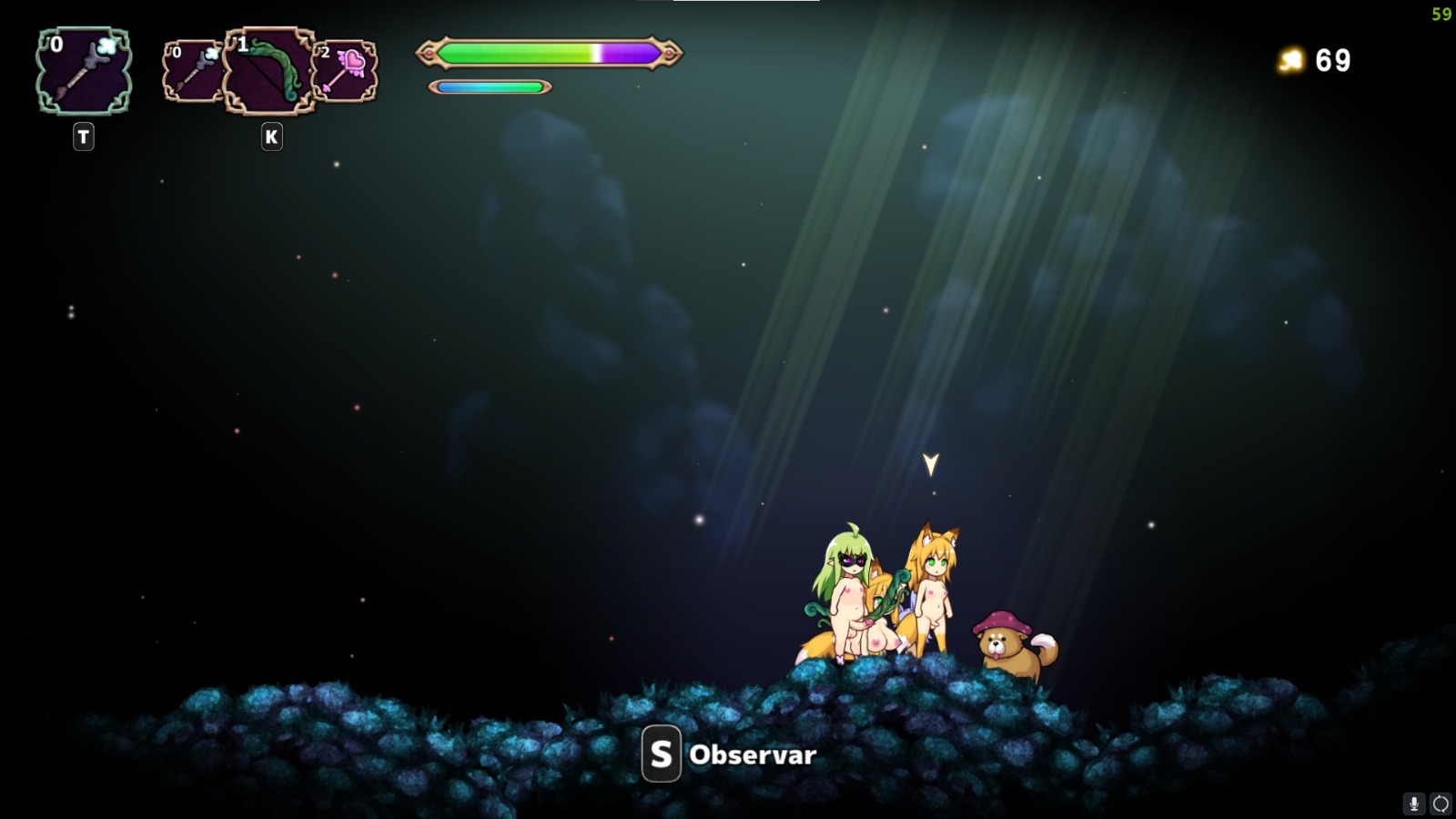Image resolution: width=1456 pixels, height=819 pixels.
Task: Select the staff weapon in the first hotbar slot
Action: coord(82,73)
